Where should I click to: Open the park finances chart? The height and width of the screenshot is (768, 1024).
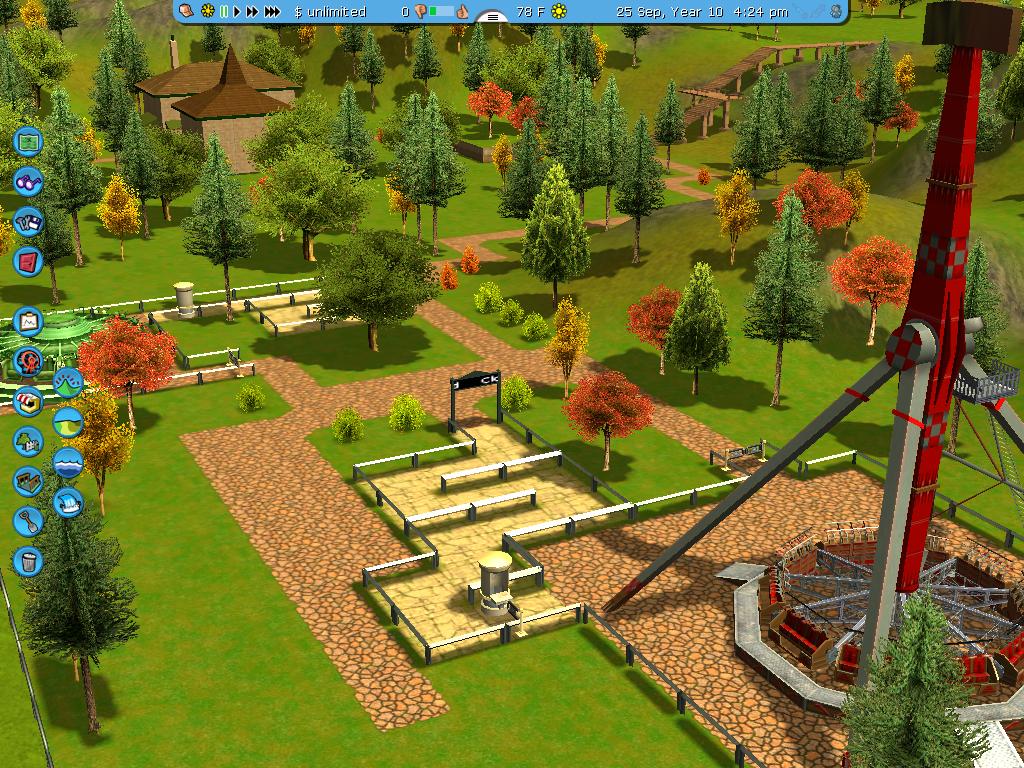point(28,321)
